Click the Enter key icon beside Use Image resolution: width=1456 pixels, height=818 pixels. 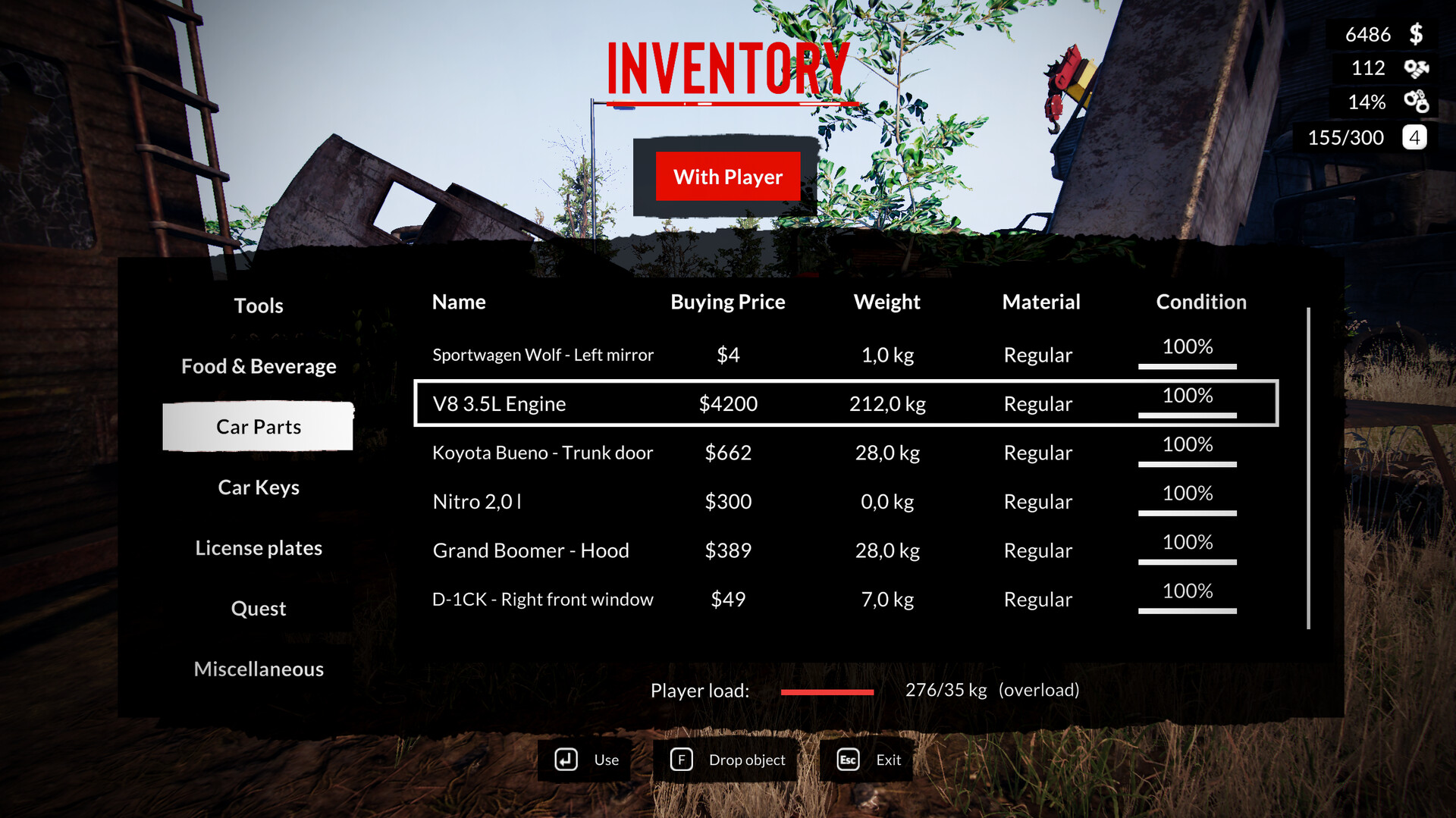pos(565,759)
